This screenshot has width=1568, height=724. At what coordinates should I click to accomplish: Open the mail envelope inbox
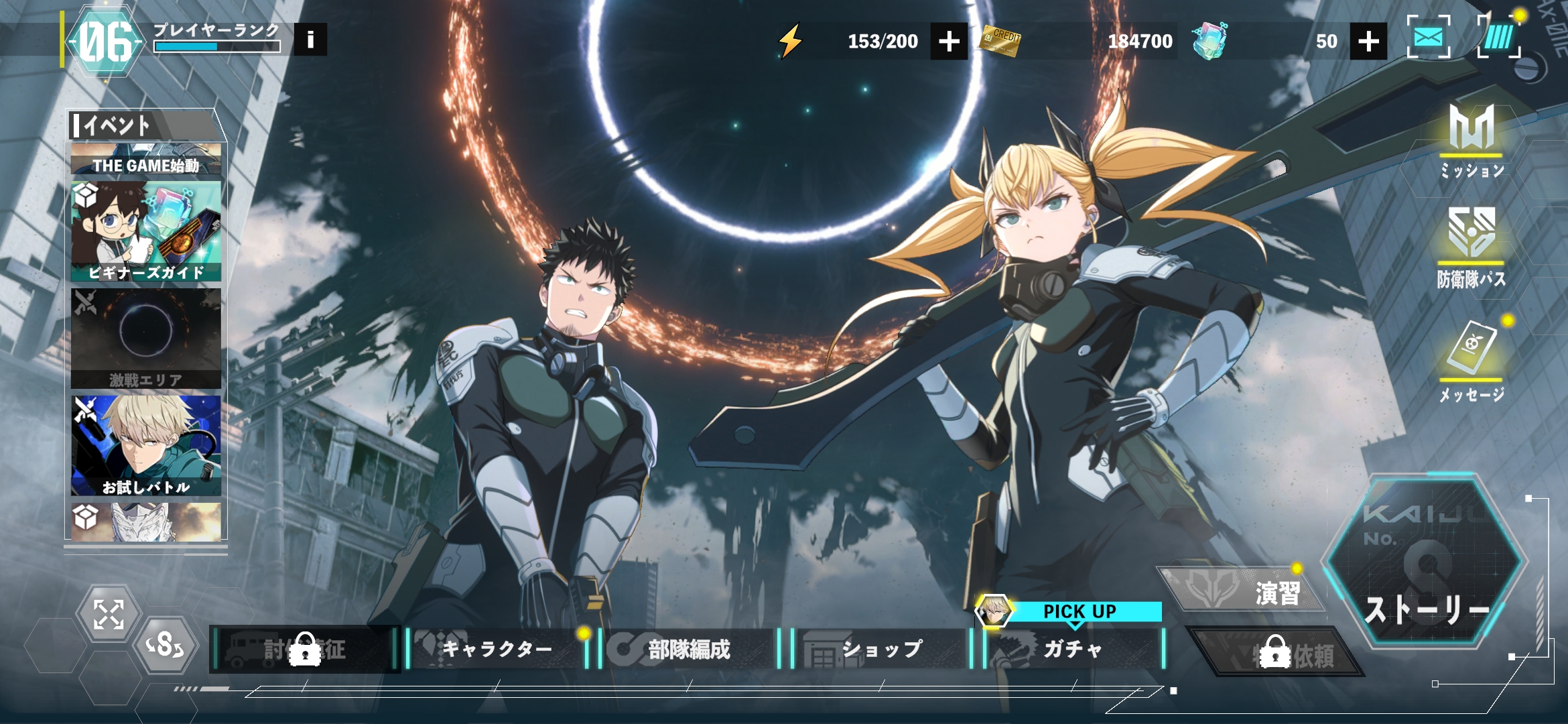[1428, 38]
